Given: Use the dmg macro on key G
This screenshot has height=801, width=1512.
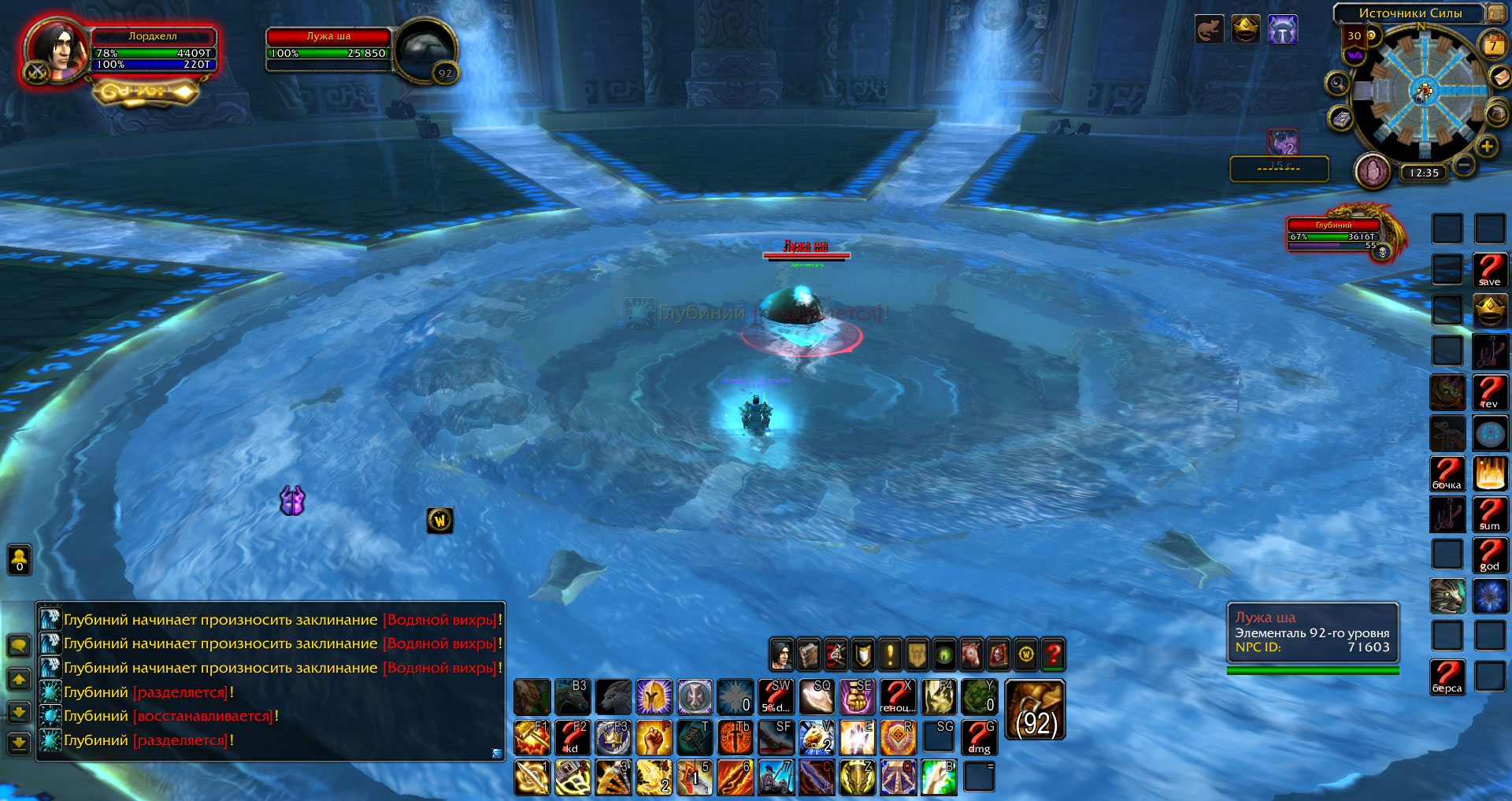Looking at the screenshot, I should [980, 738].
